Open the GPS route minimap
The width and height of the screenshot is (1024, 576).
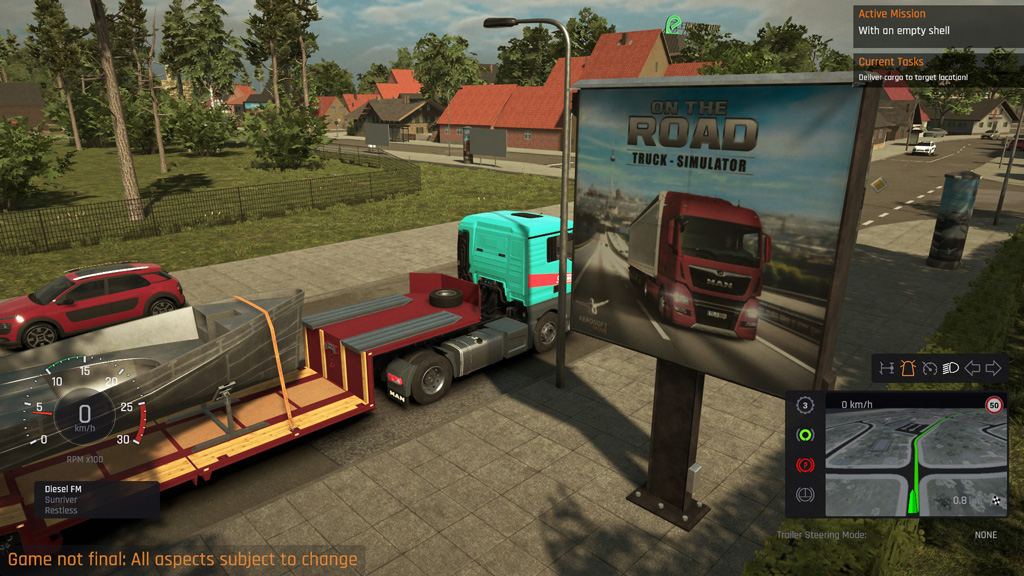pyautogui.click(x=911, y=460)
